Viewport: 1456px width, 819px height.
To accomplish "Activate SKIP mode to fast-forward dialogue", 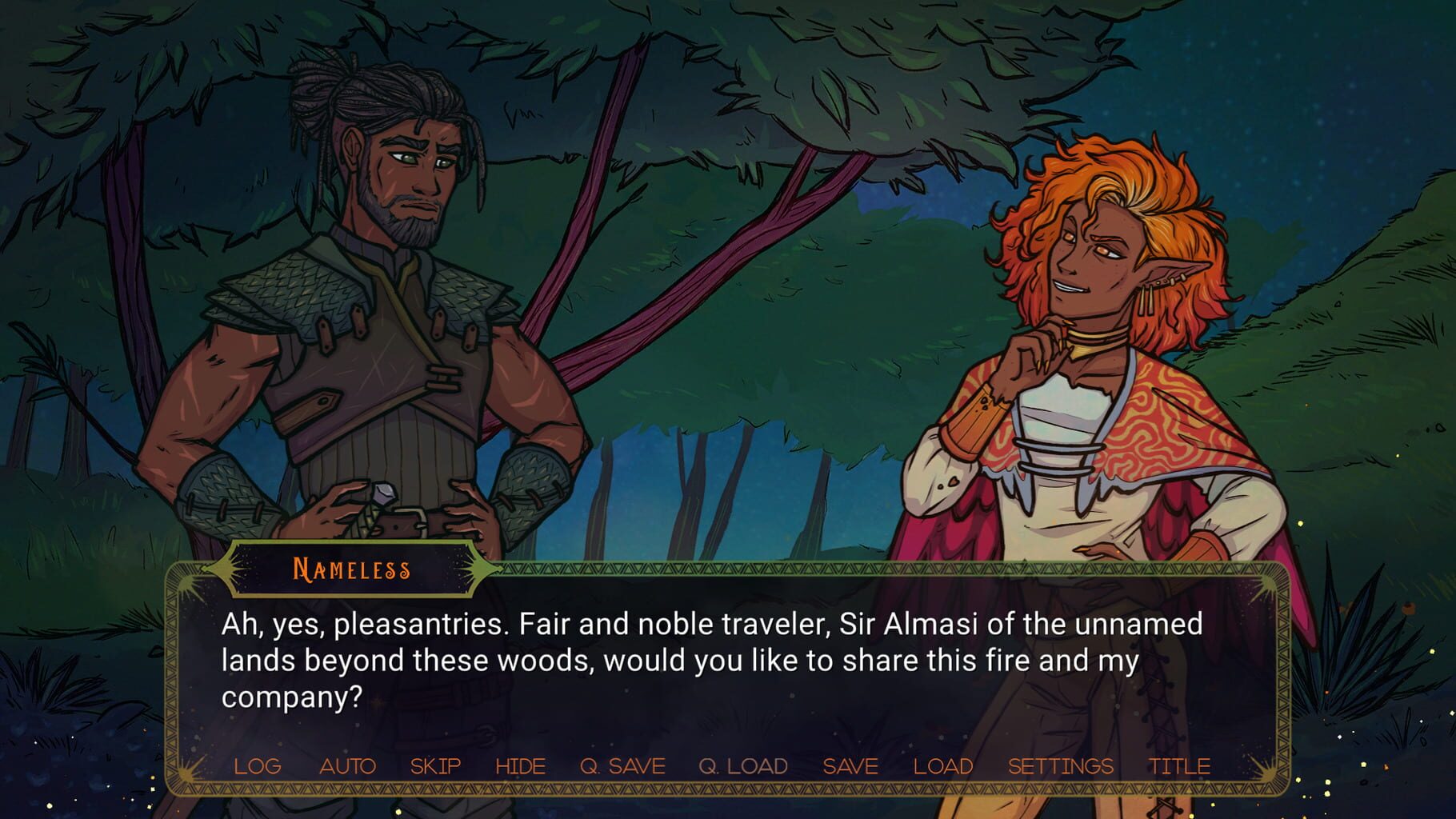I will tap(434, 765).
